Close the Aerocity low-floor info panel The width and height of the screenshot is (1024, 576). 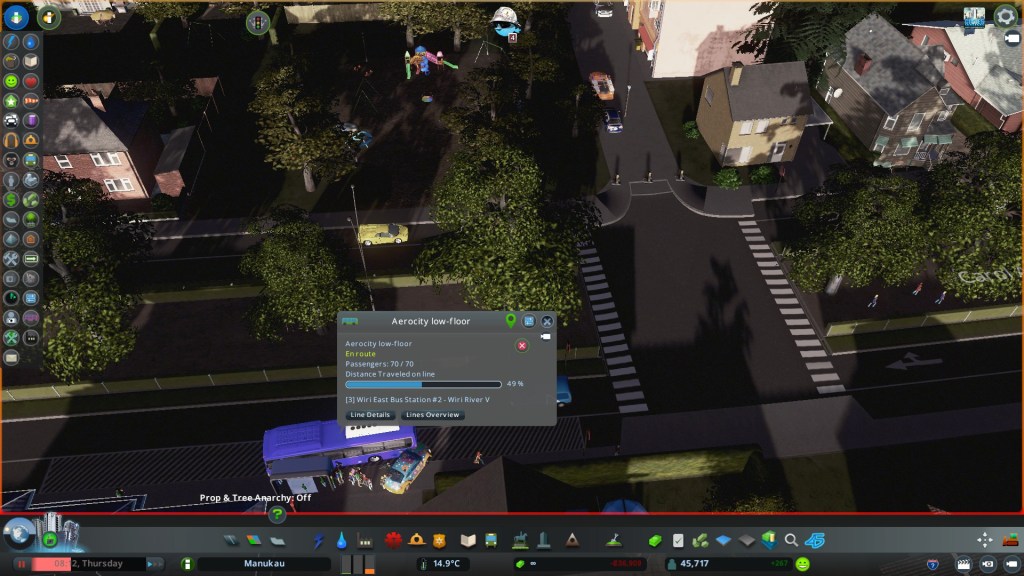pyautogui.click(x=547, y=321)
